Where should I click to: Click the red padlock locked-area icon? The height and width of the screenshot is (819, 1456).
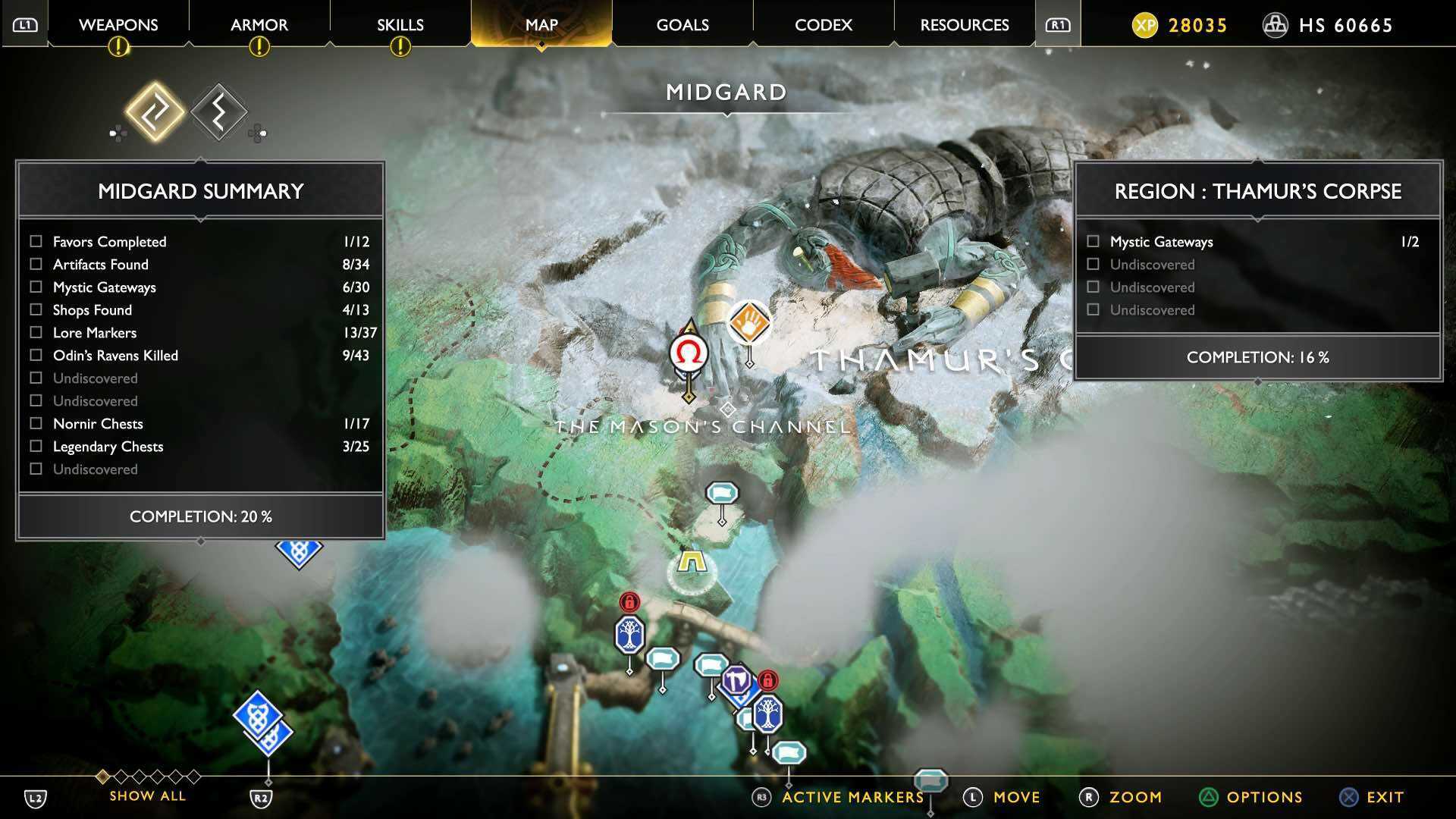(x=628, y=603)
